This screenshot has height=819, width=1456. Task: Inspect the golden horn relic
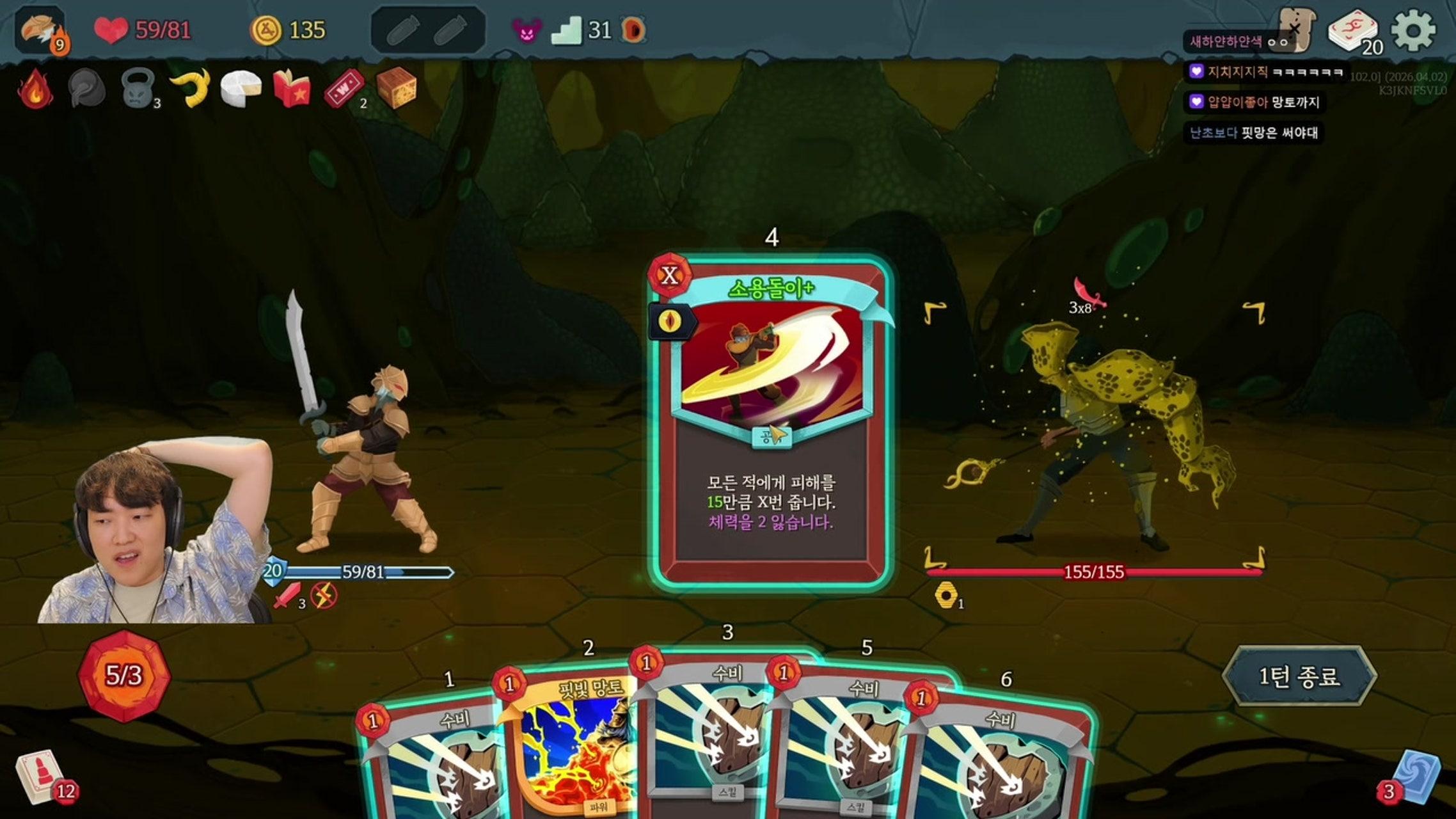(190, 88)
